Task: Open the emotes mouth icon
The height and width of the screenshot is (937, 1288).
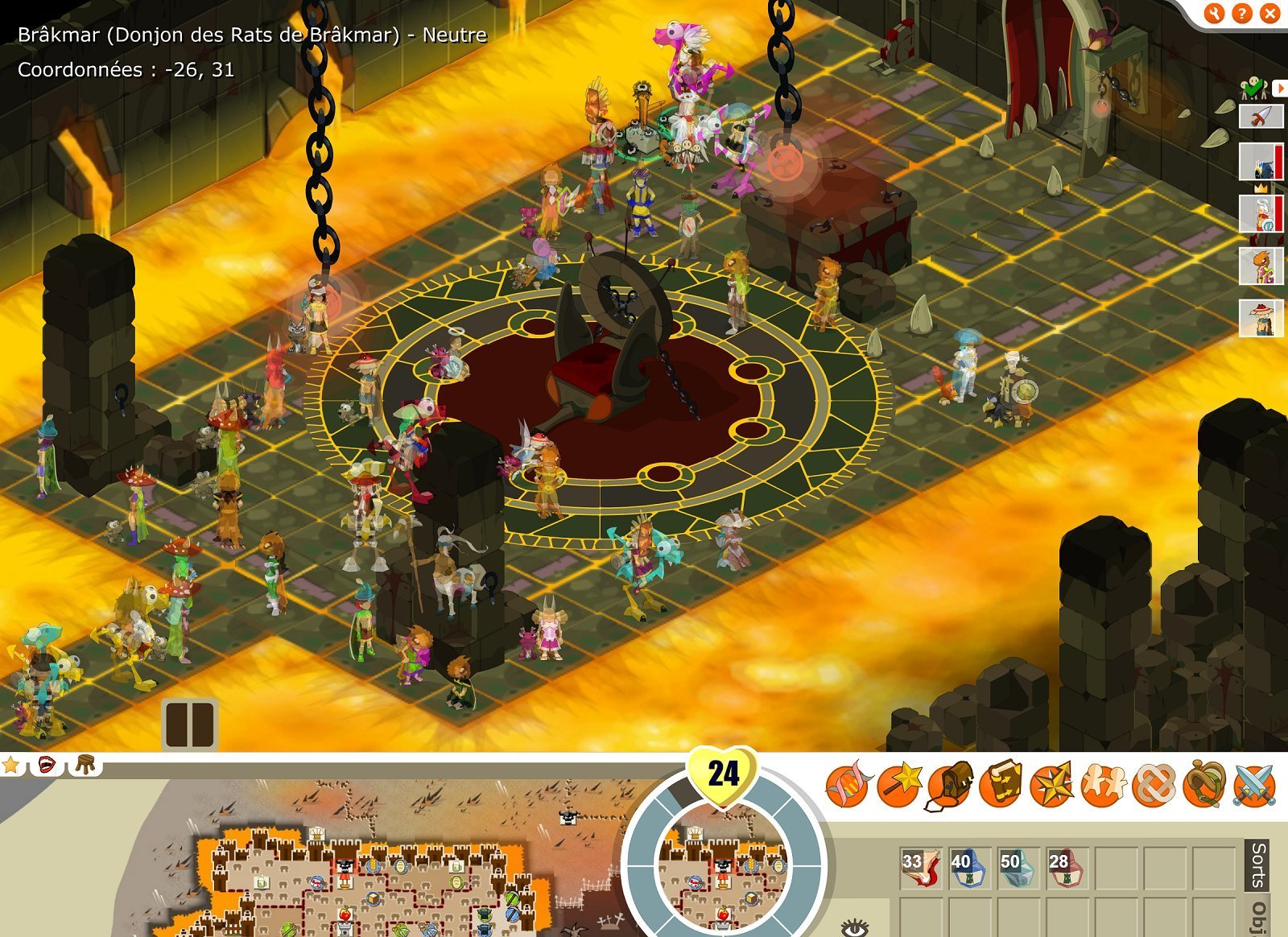Action: 47,763
